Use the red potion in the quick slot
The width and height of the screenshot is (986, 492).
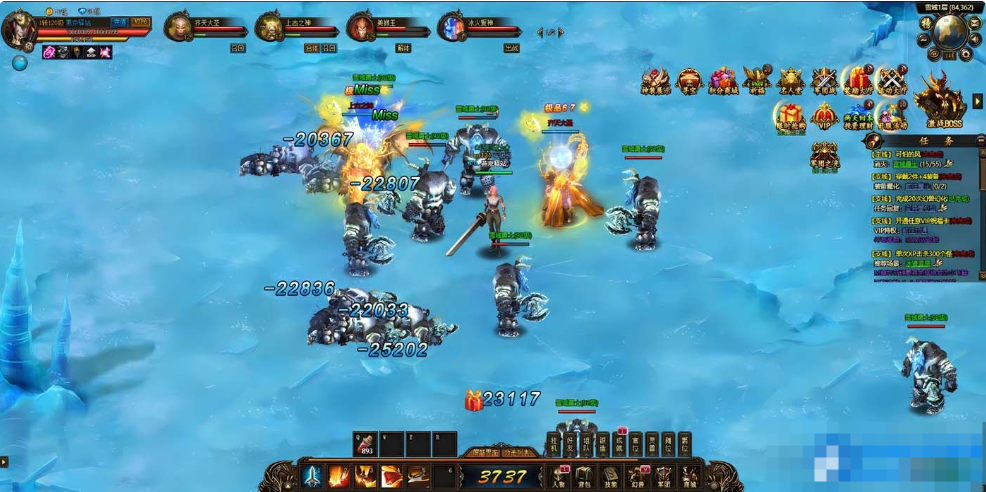[366, 443]
